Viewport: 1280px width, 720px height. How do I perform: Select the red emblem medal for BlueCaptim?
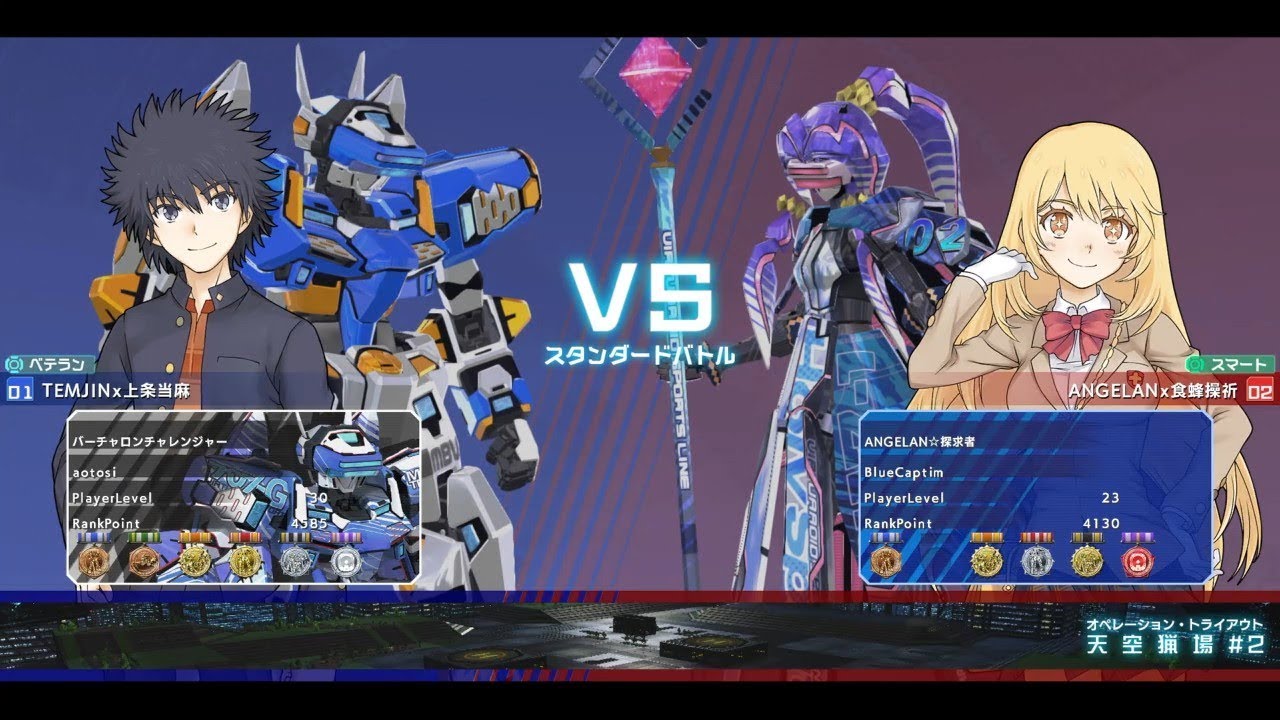(1136, 562)
